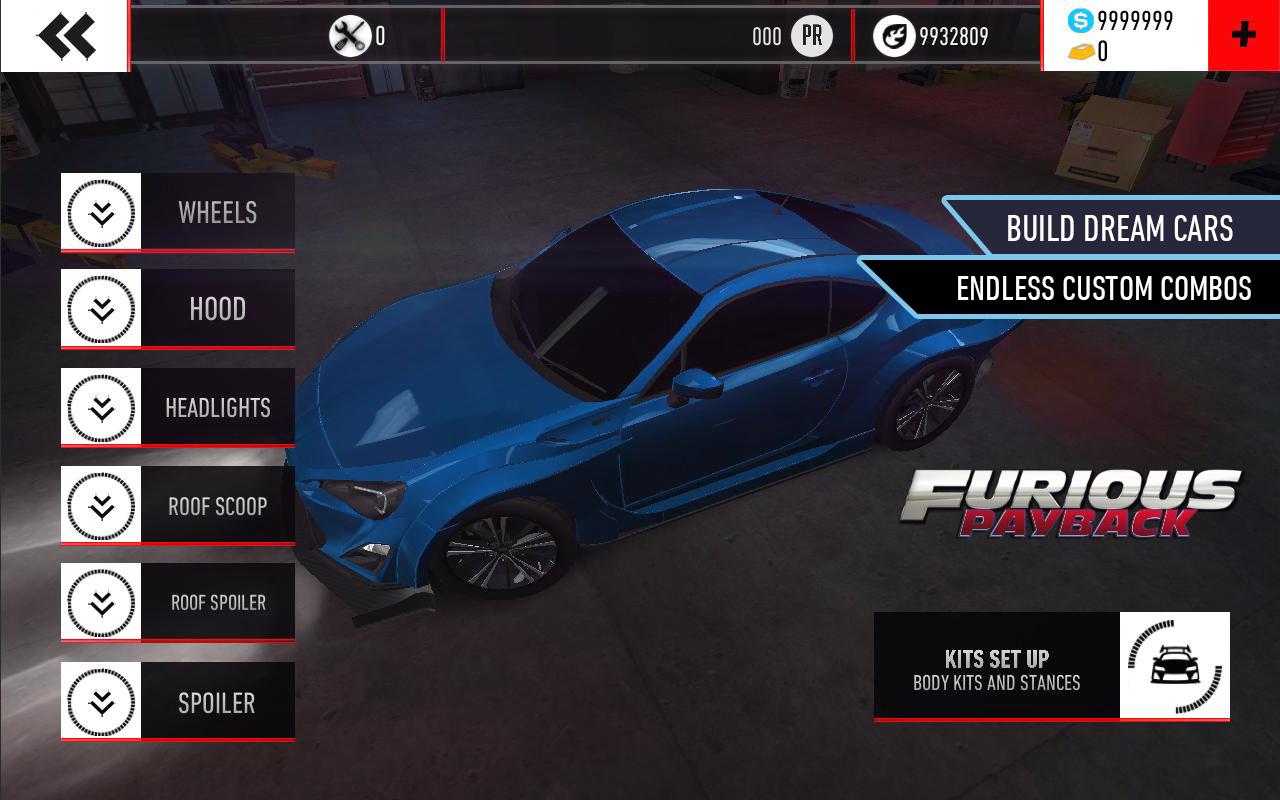Select the Headlights category icon

(99, 407)
